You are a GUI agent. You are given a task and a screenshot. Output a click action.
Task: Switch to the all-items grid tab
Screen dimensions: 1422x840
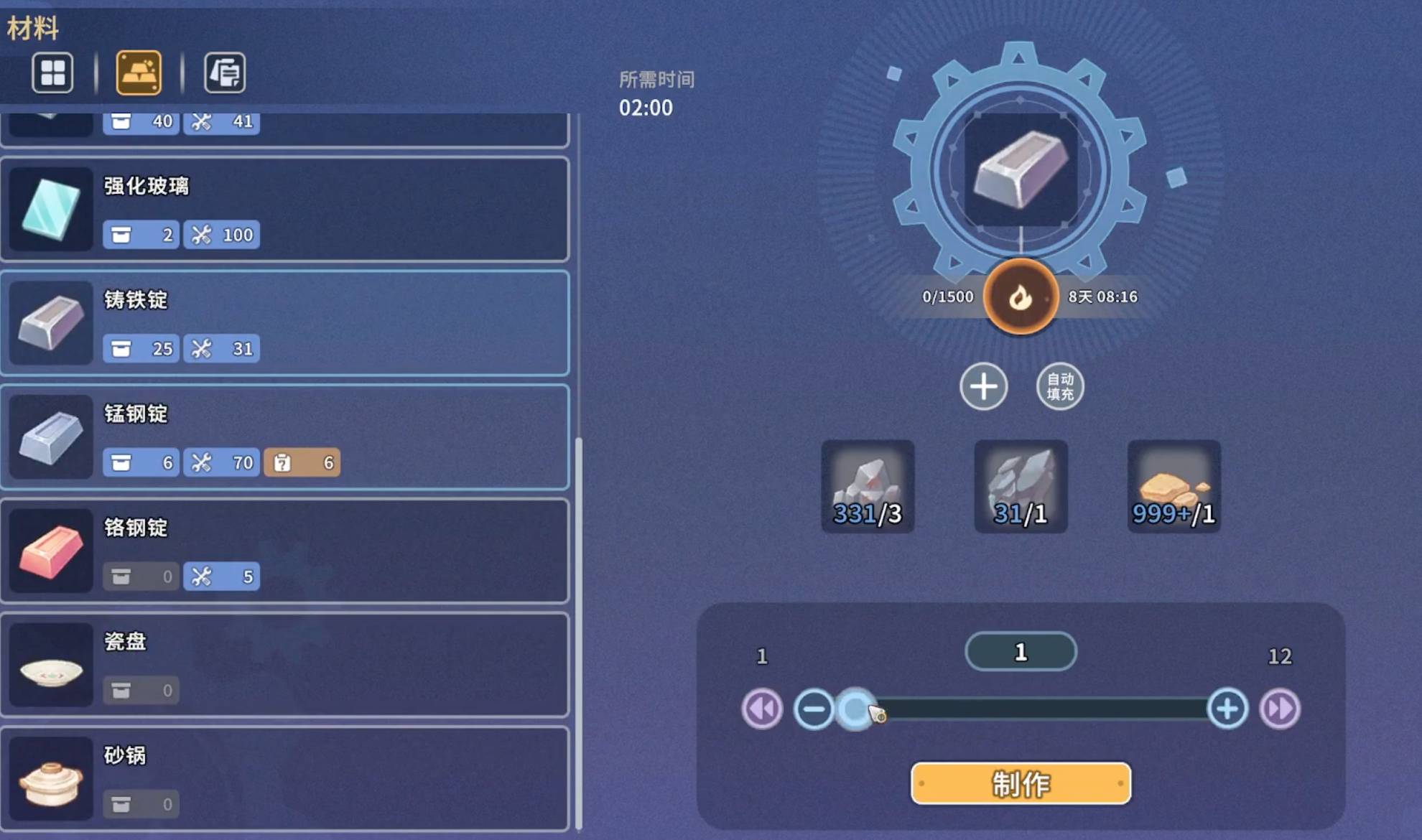[52, 73]
